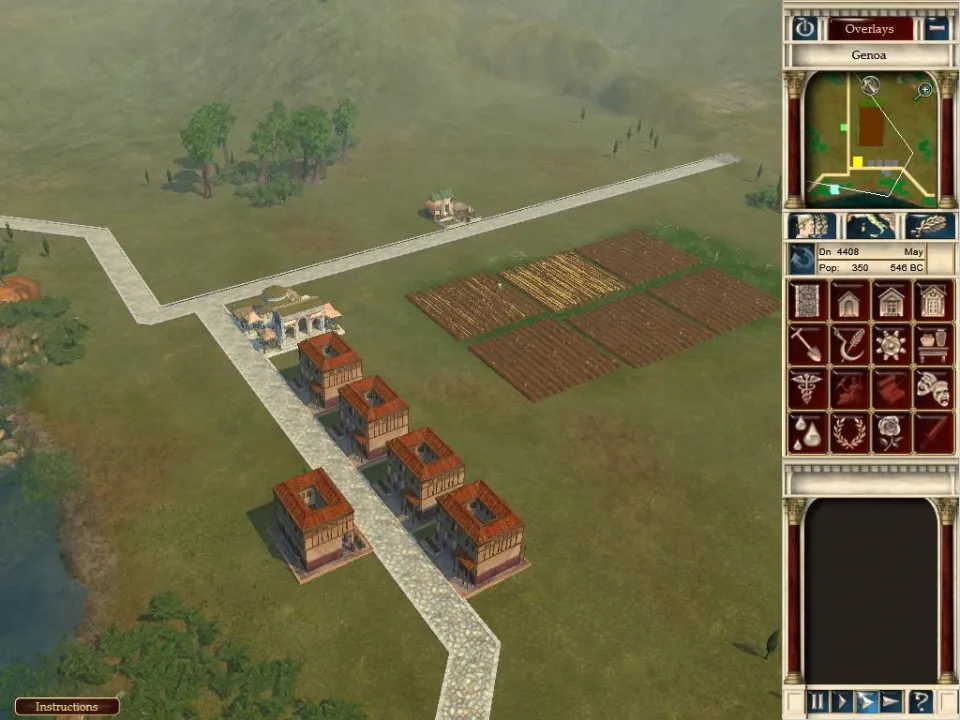Select the stone road building tool

(808, 300)
